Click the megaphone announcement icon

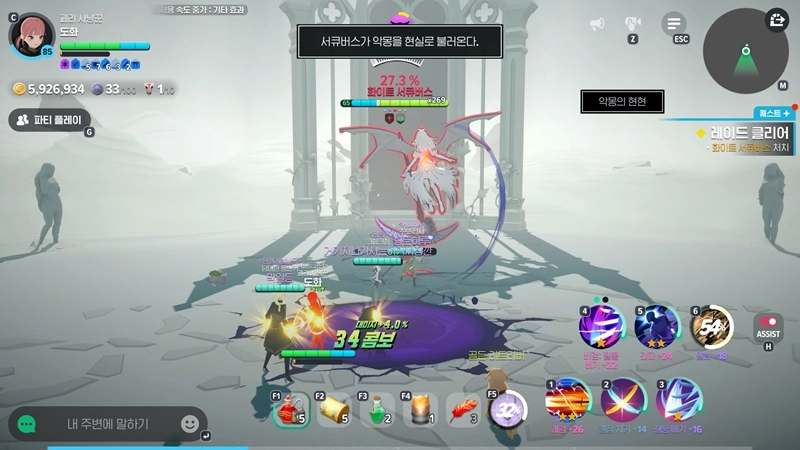[x=597, y=24]
